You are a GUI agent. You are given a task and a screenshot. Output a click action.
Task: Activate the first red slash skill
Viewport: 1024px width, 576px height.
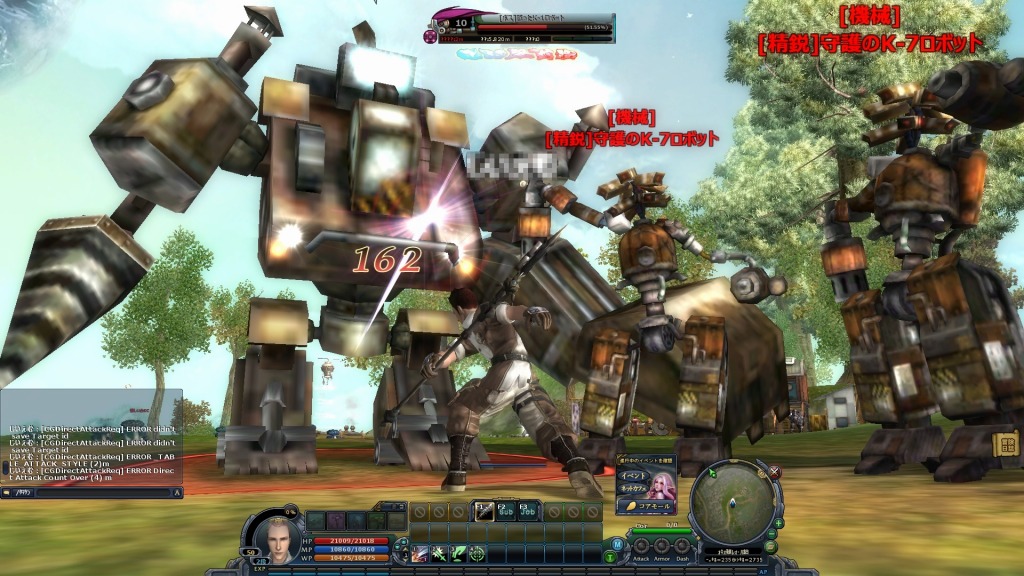tap(420, 553)
